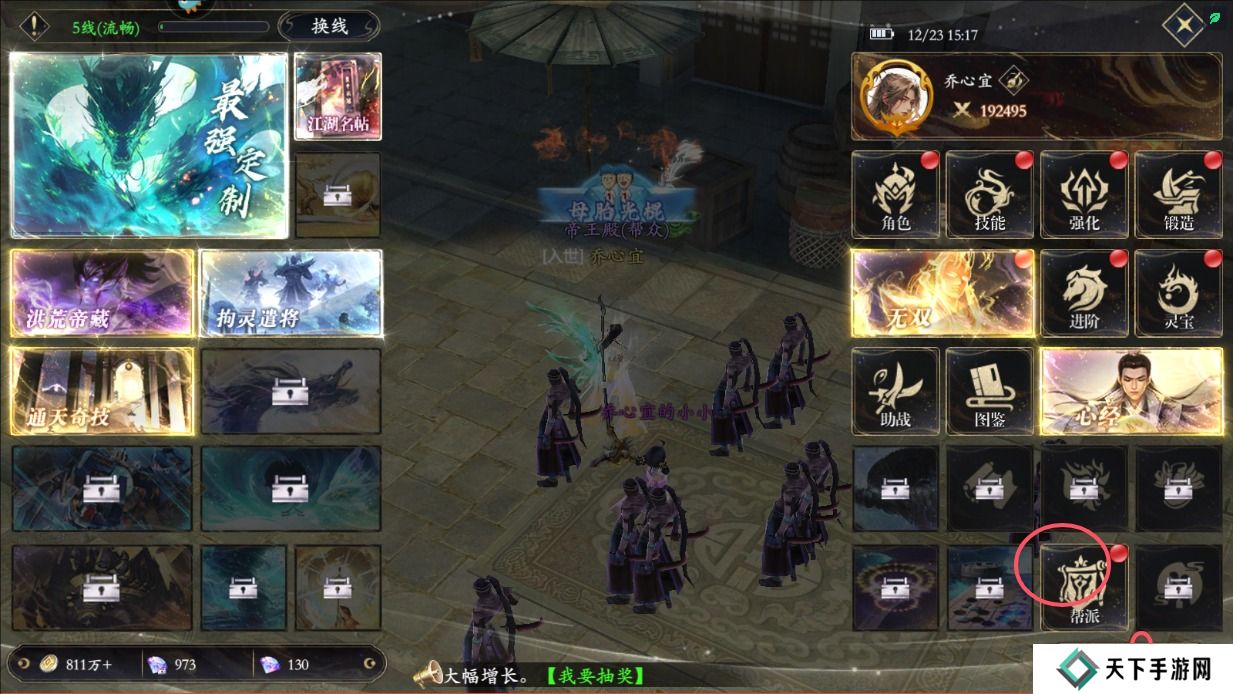The width and height of the screenshot is (1233, 694).
Task: Open the 拘灵遣将 event tile
Action: pos(291,292)
